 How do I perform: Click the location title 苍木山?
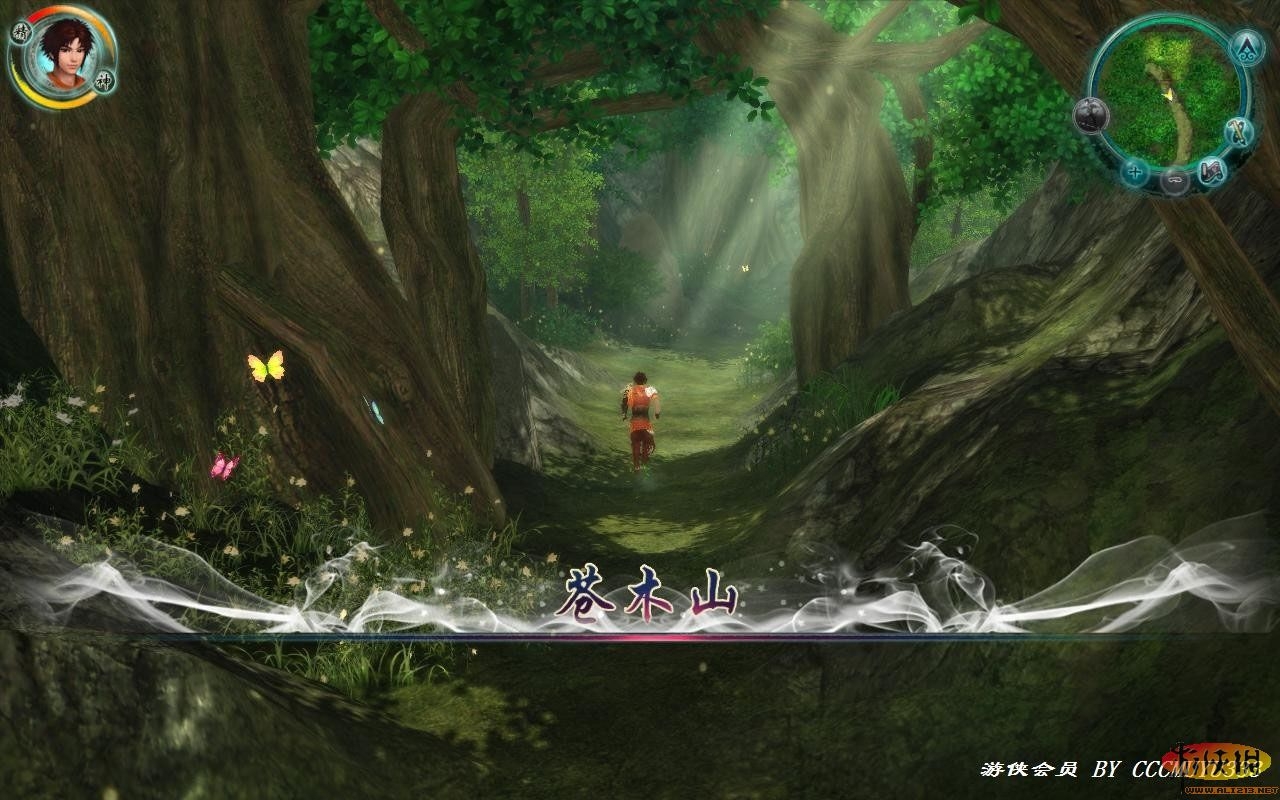click(x=651, y=592)
